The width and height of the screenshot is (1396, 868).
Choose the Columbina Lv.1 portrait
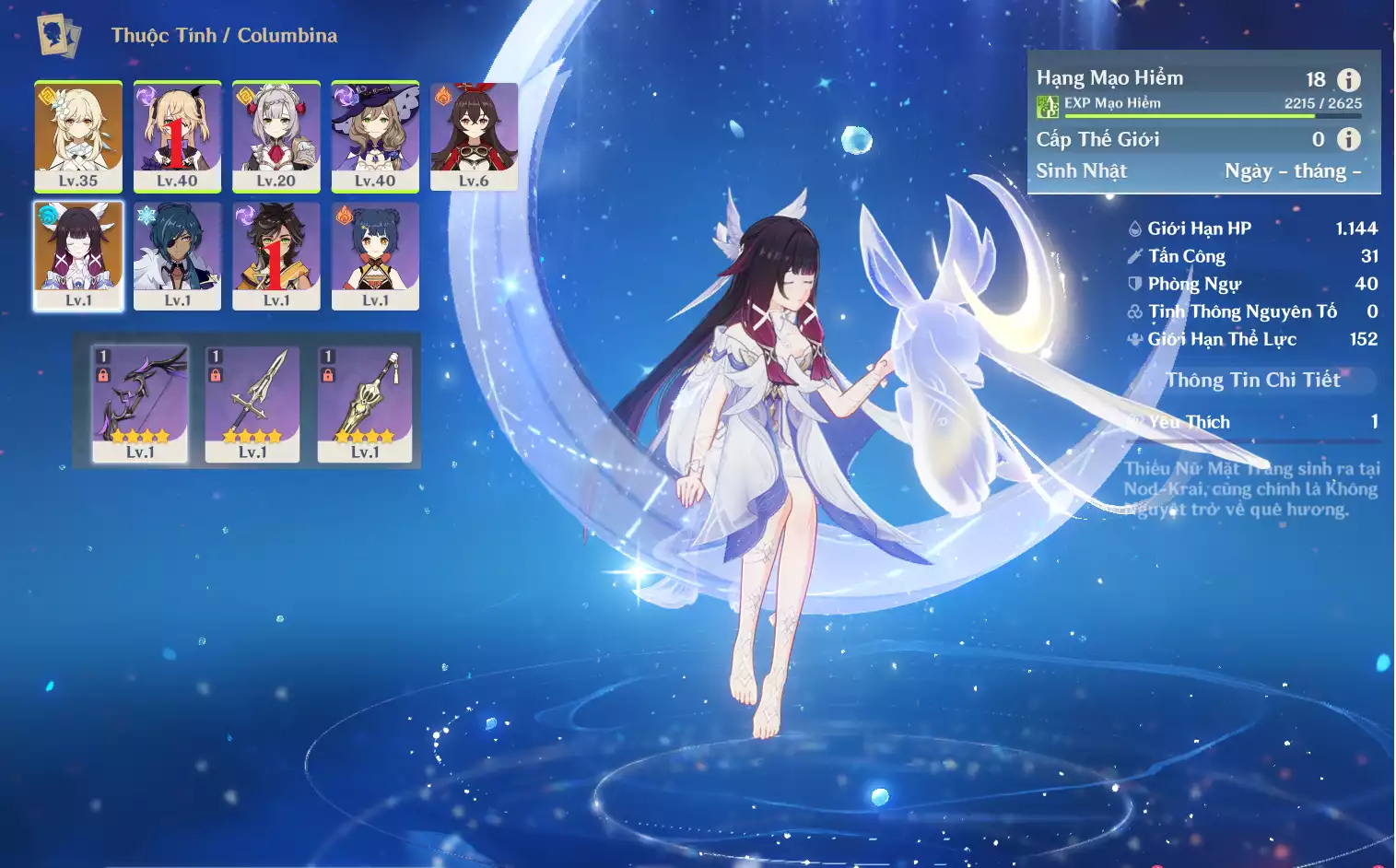pyautogui.click(x=78, y=255)
